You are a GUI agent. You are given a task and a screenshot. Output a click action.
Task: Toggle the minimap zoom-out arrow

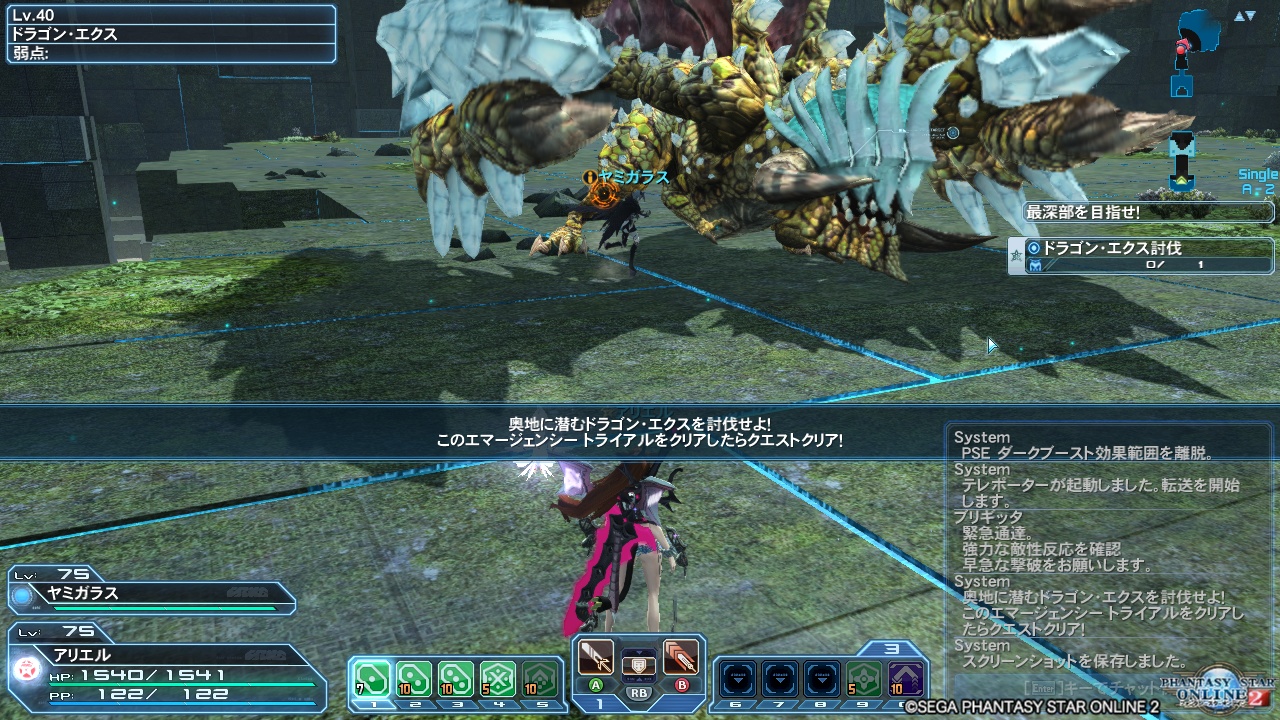point(1251,16)
